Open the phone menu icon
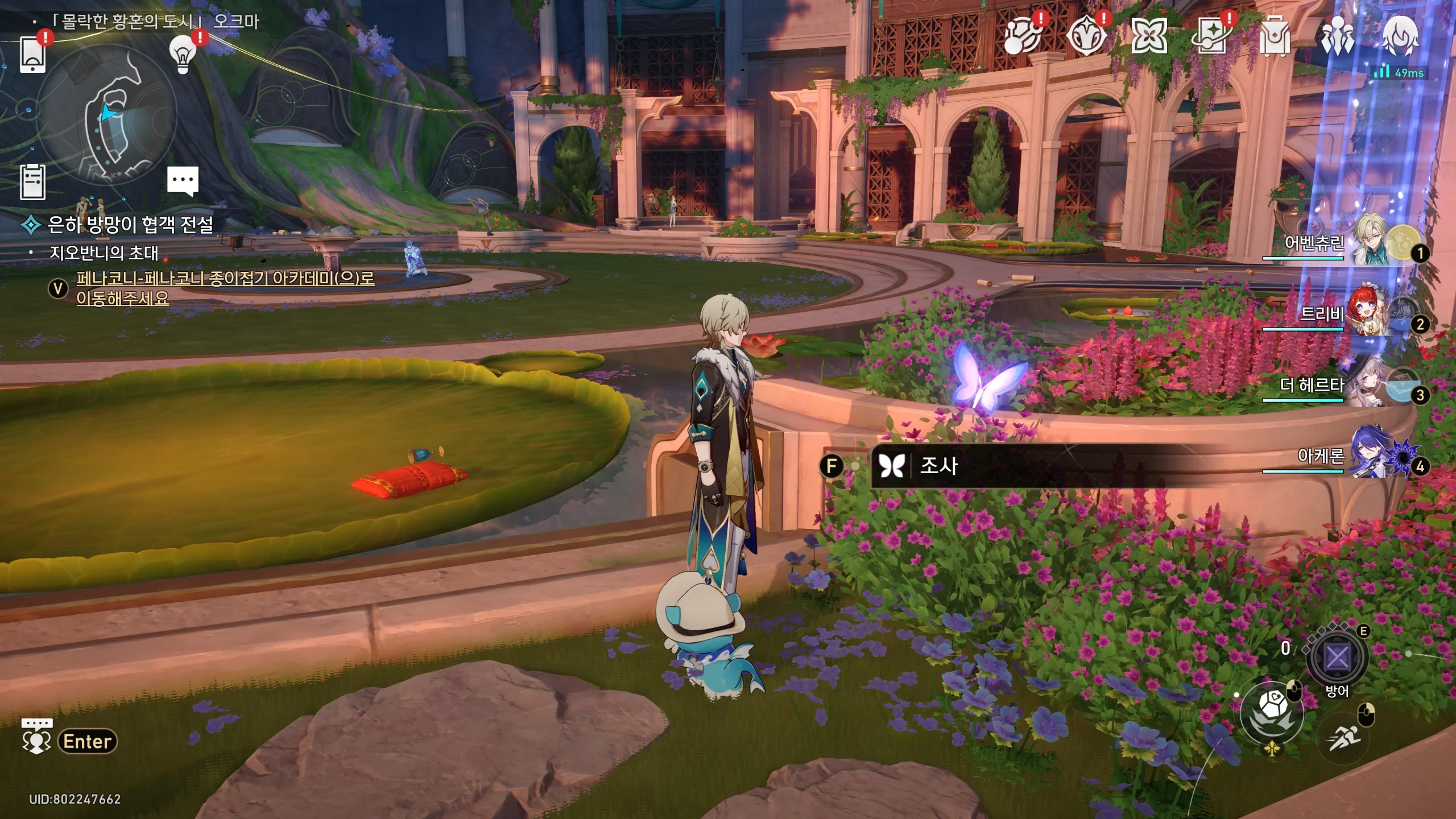 [32, 55]
